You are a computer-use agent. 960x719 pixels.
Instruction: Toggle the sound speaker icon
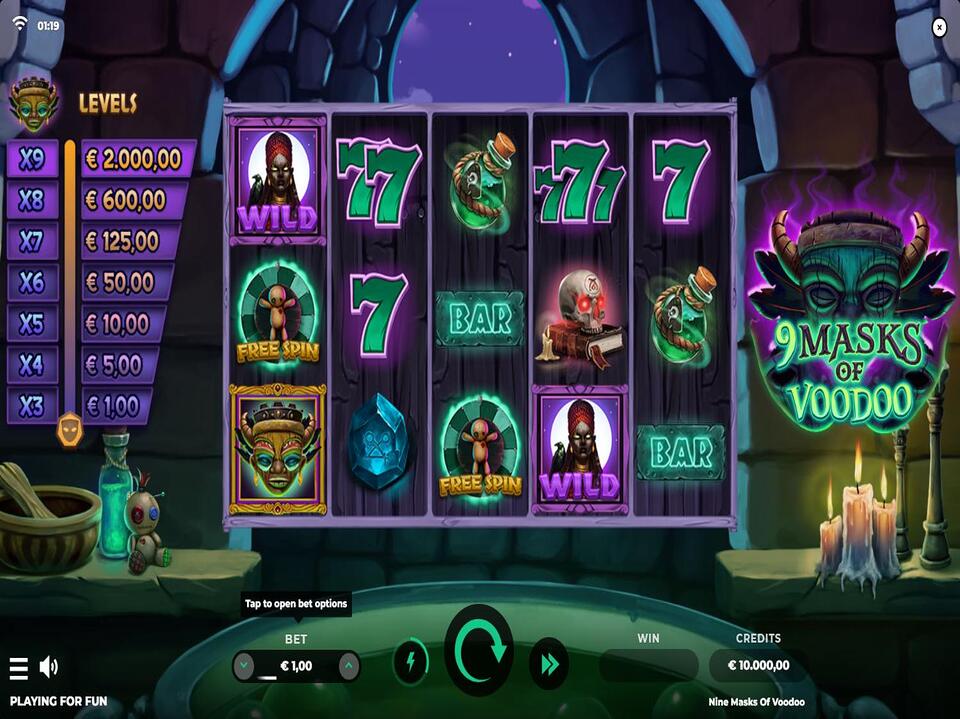click(x=48, y=667)
